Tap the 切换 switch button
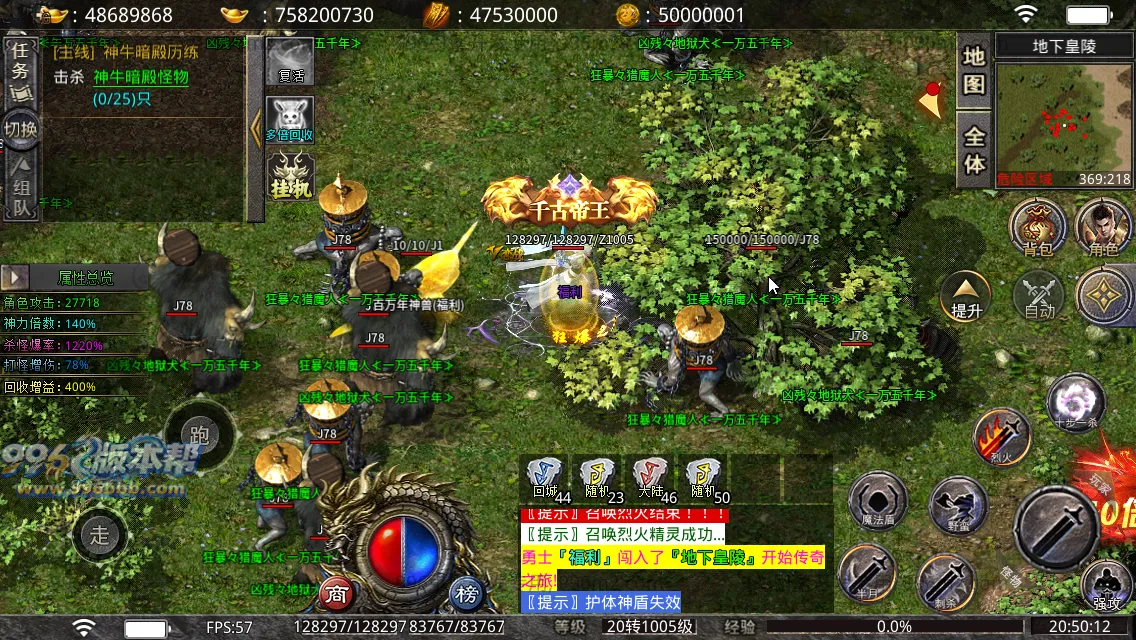This screenshot has width=1136, height=640. pos(20,128)
